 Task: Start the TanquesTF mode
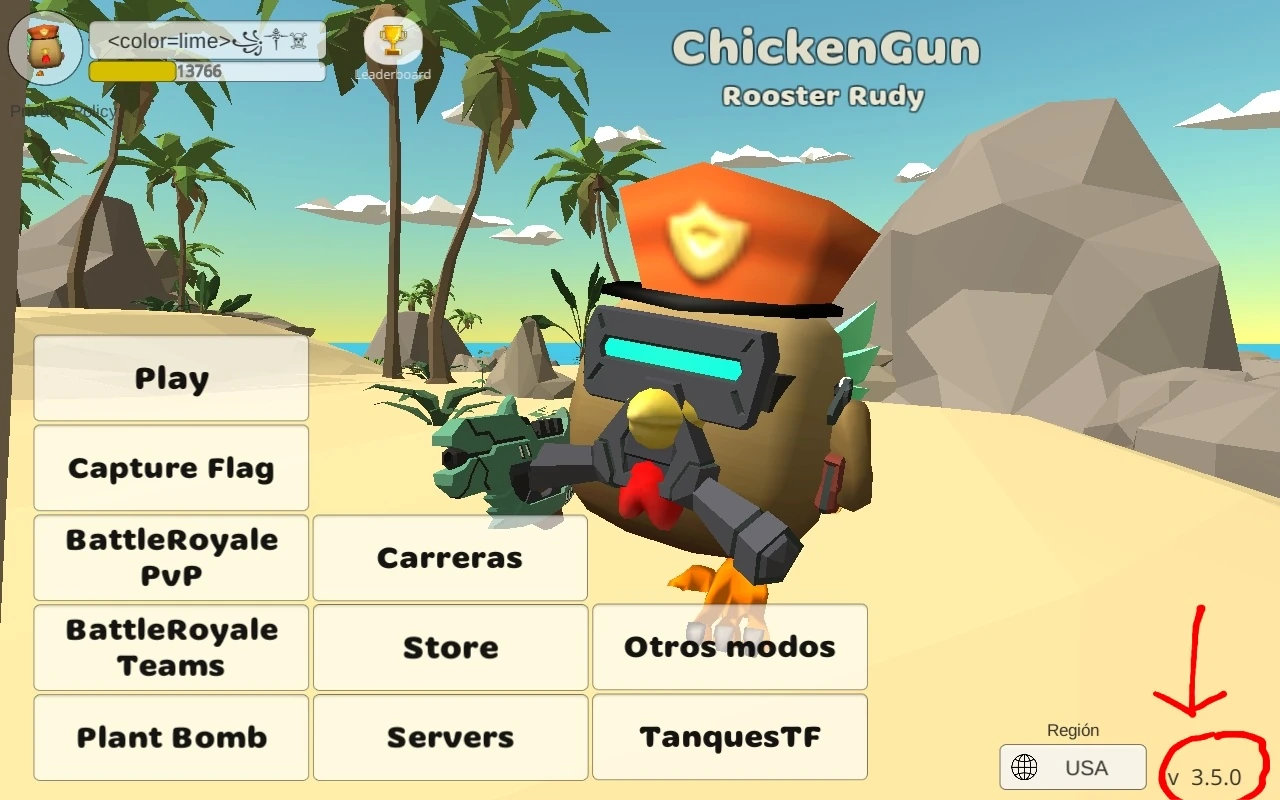click(x=728, y=737)
